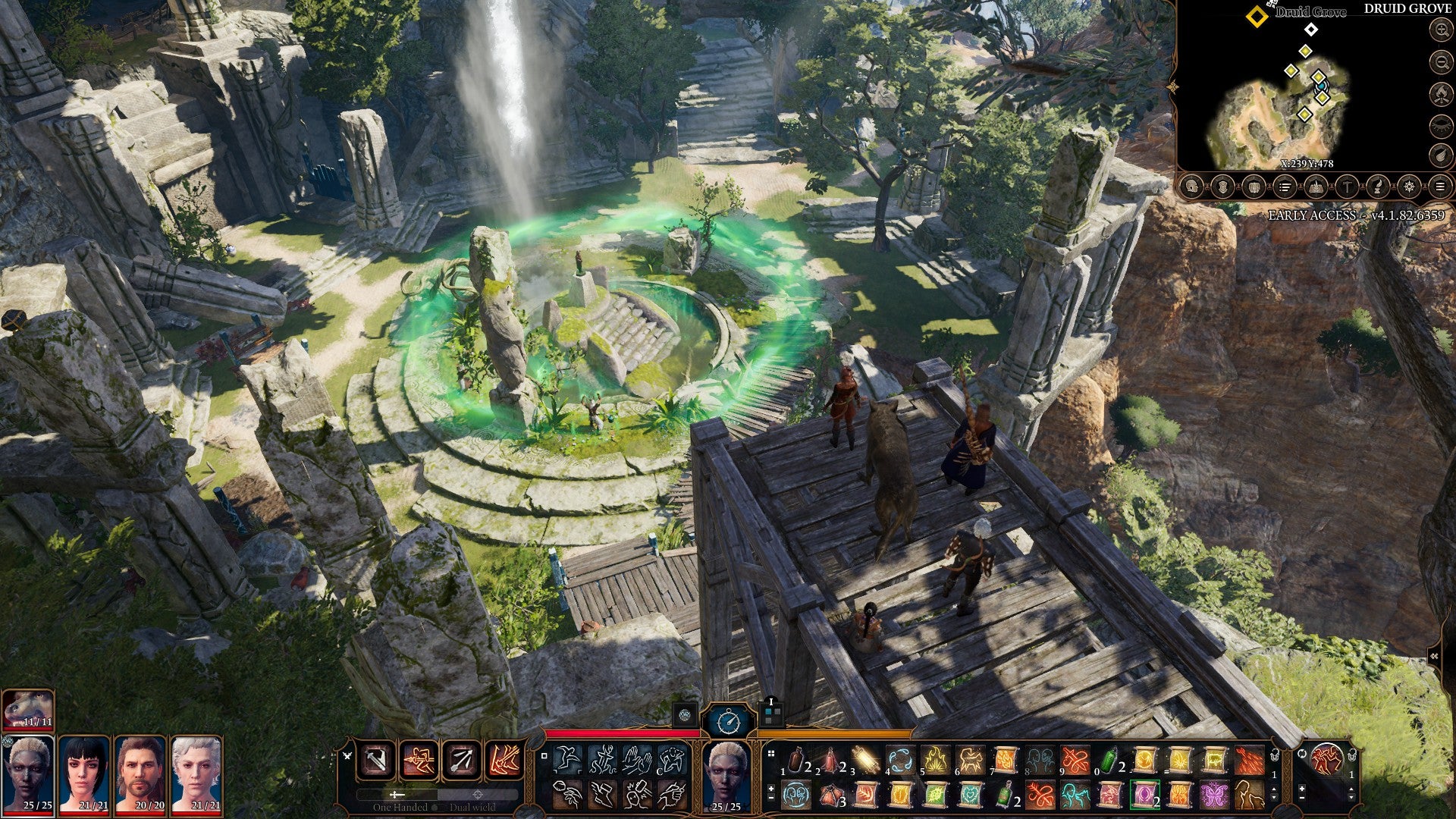Open the hammer crafting icon in menu row
This screenshot has width=1456, height=819.
coord(1347,187)
